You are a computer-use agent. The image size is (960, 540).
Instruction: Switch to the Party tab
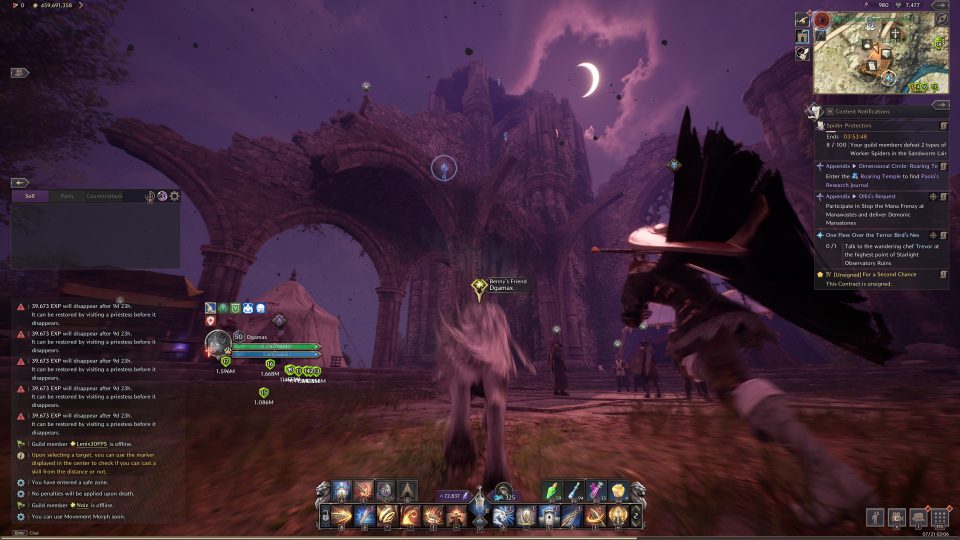[x=67, y=196]
